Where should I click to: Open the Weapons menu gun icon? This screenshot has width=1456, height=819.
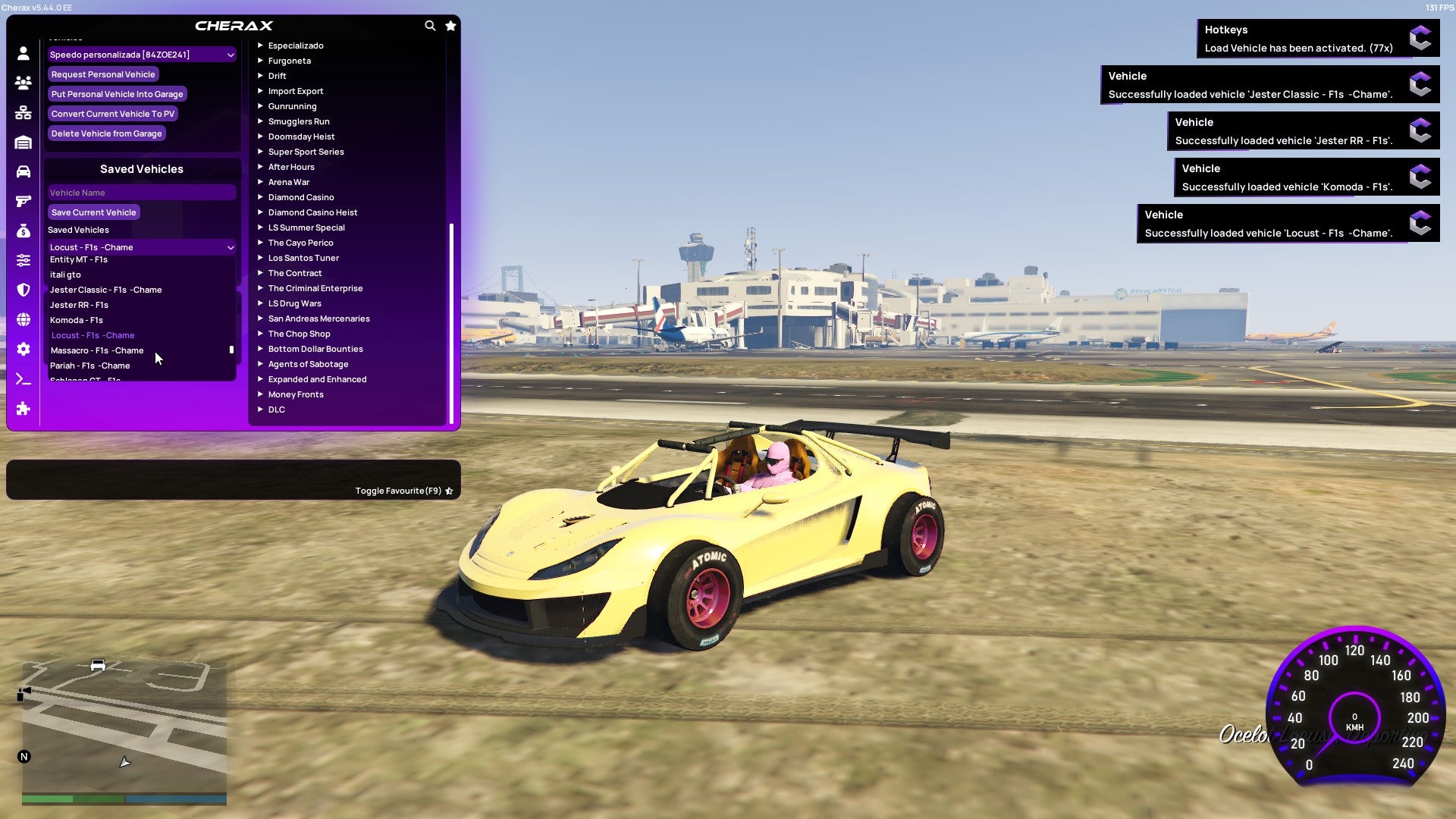[x=23, y=201]
